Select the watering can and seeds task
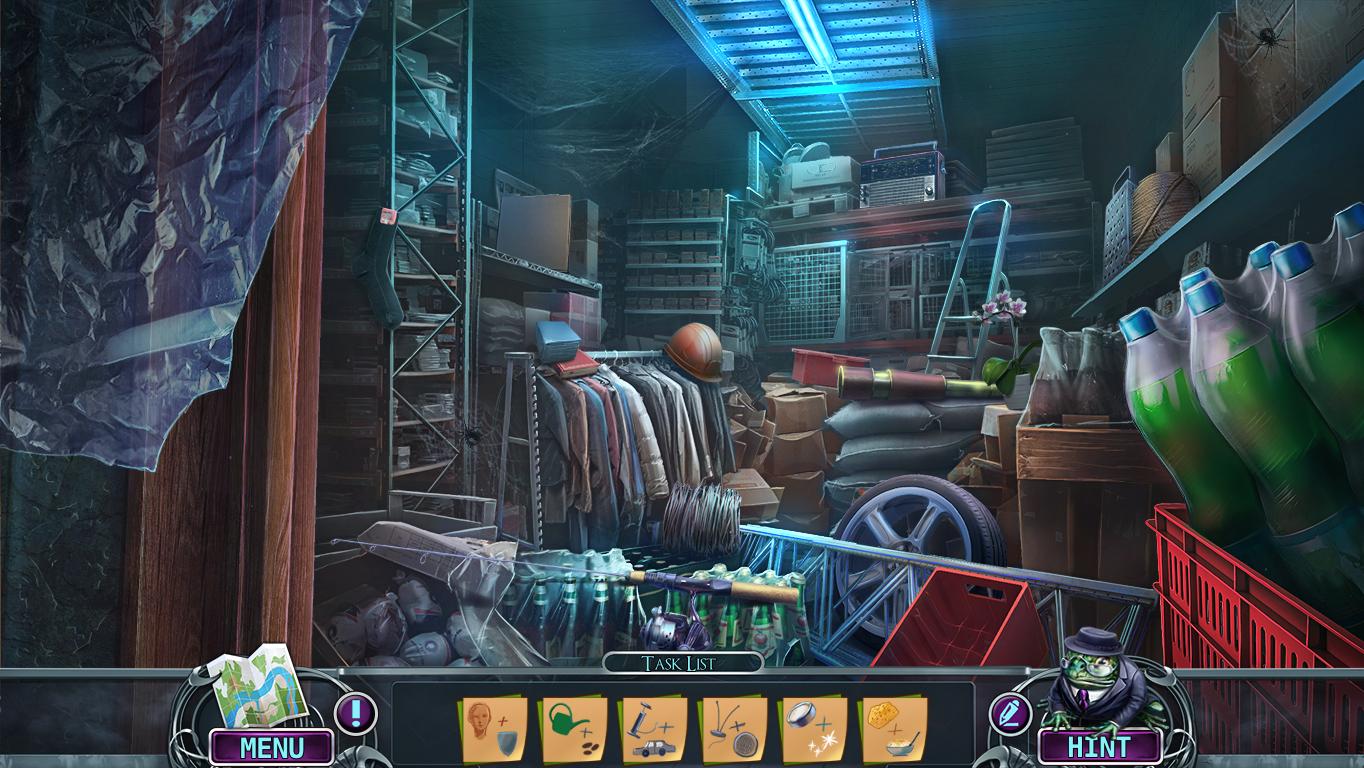The width and height of the screenshot is (1364, 768). pyautogui.click(x=573, y=729)
